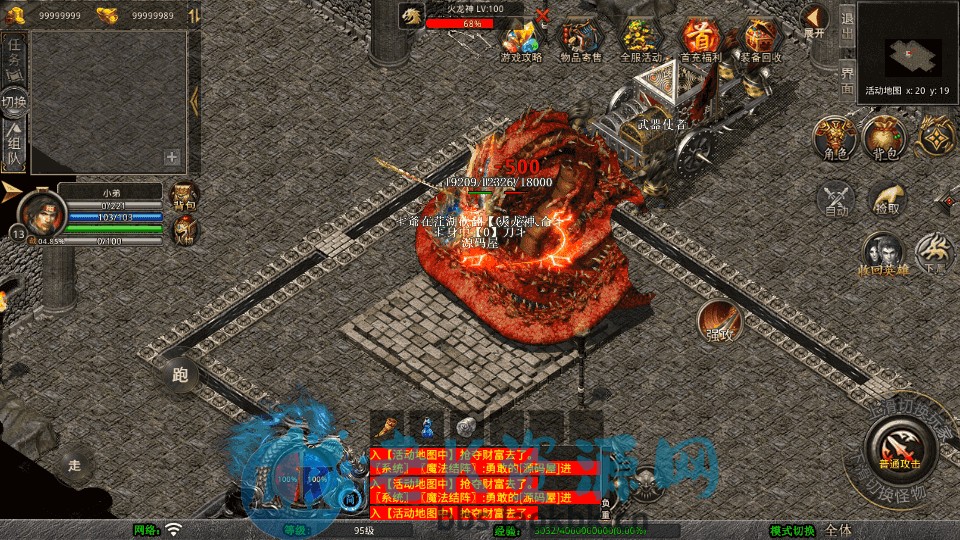
Task: Use the 强攻 strong attack skill
Action: click(718, 320)
